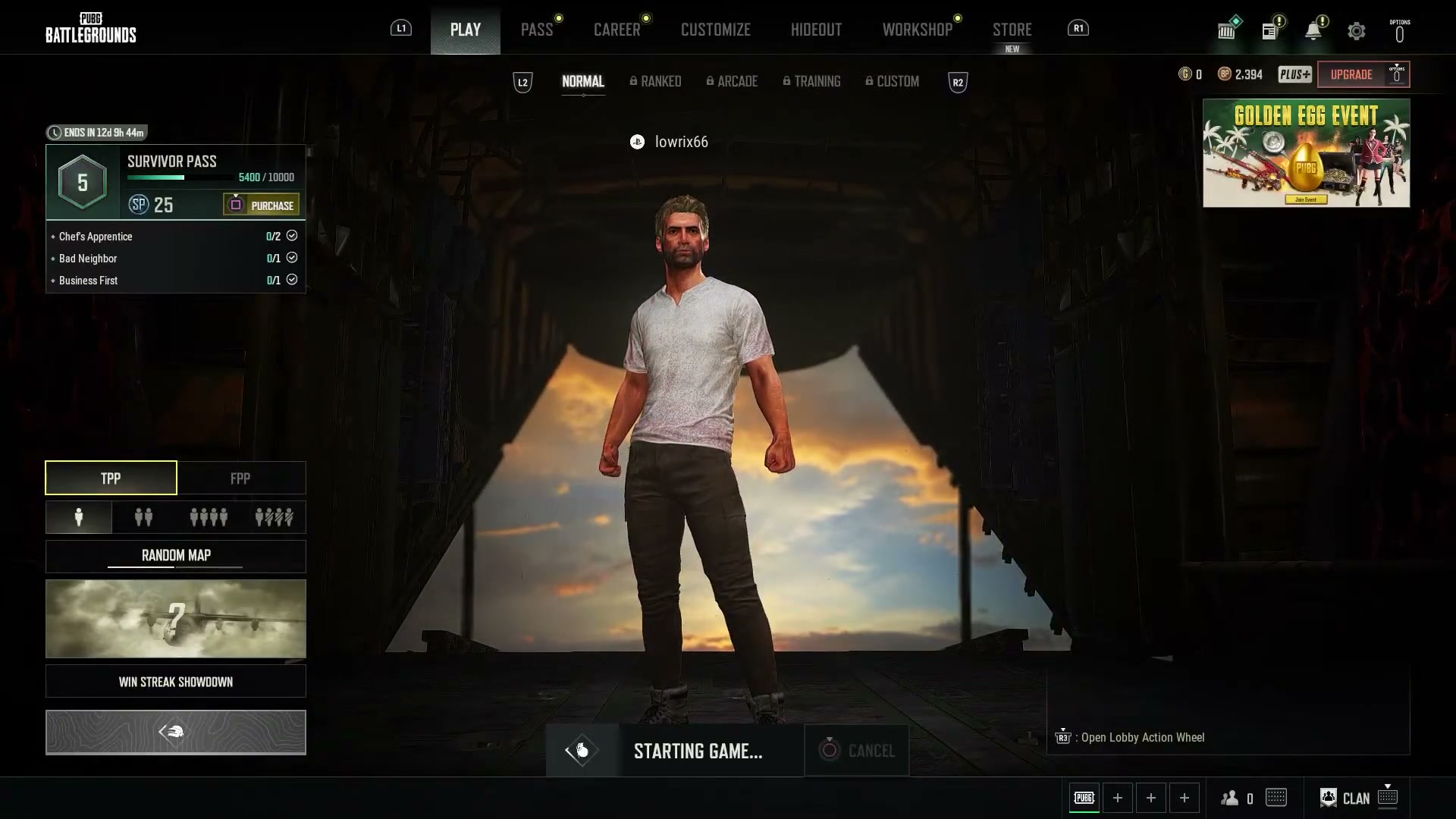Screen dimensions: 1456x819
Task: Open the notifications bell
Action: click(x=1313, y=30)
